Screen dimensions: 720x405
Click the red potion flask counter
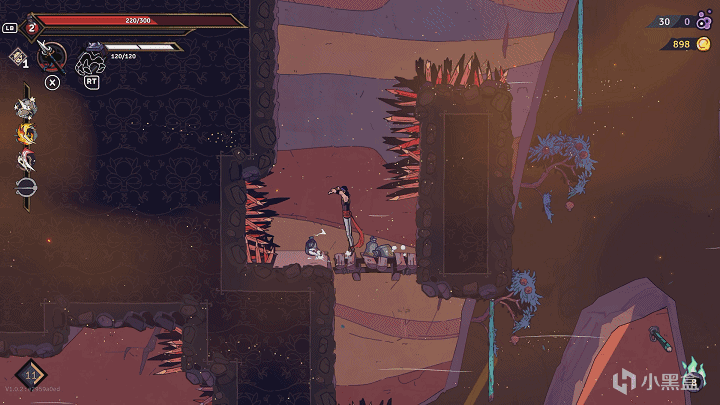coord(31,27)
